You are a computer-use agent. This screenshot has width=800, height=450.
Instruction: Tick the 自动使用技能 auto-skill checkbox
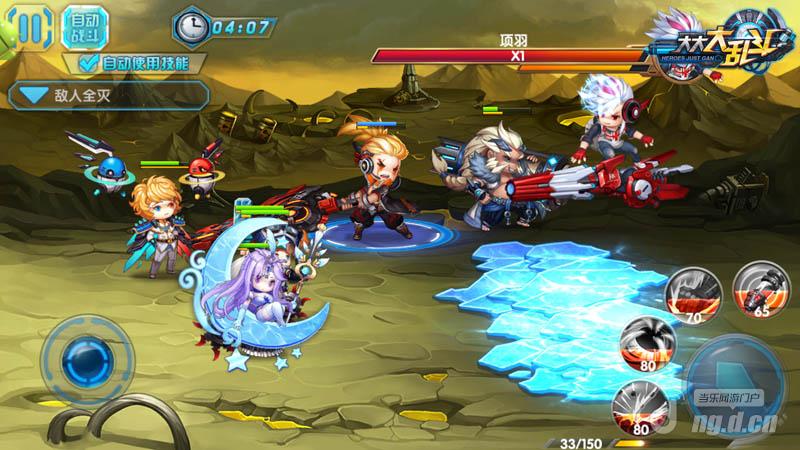89,63
